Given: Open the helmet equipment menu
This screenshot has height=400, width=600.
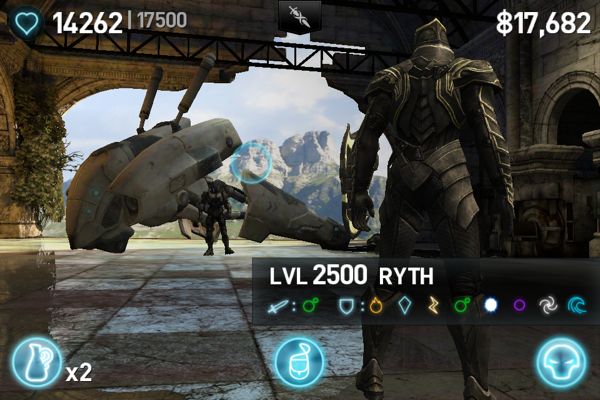Looking at the screenshot, I should click(560, 363).
